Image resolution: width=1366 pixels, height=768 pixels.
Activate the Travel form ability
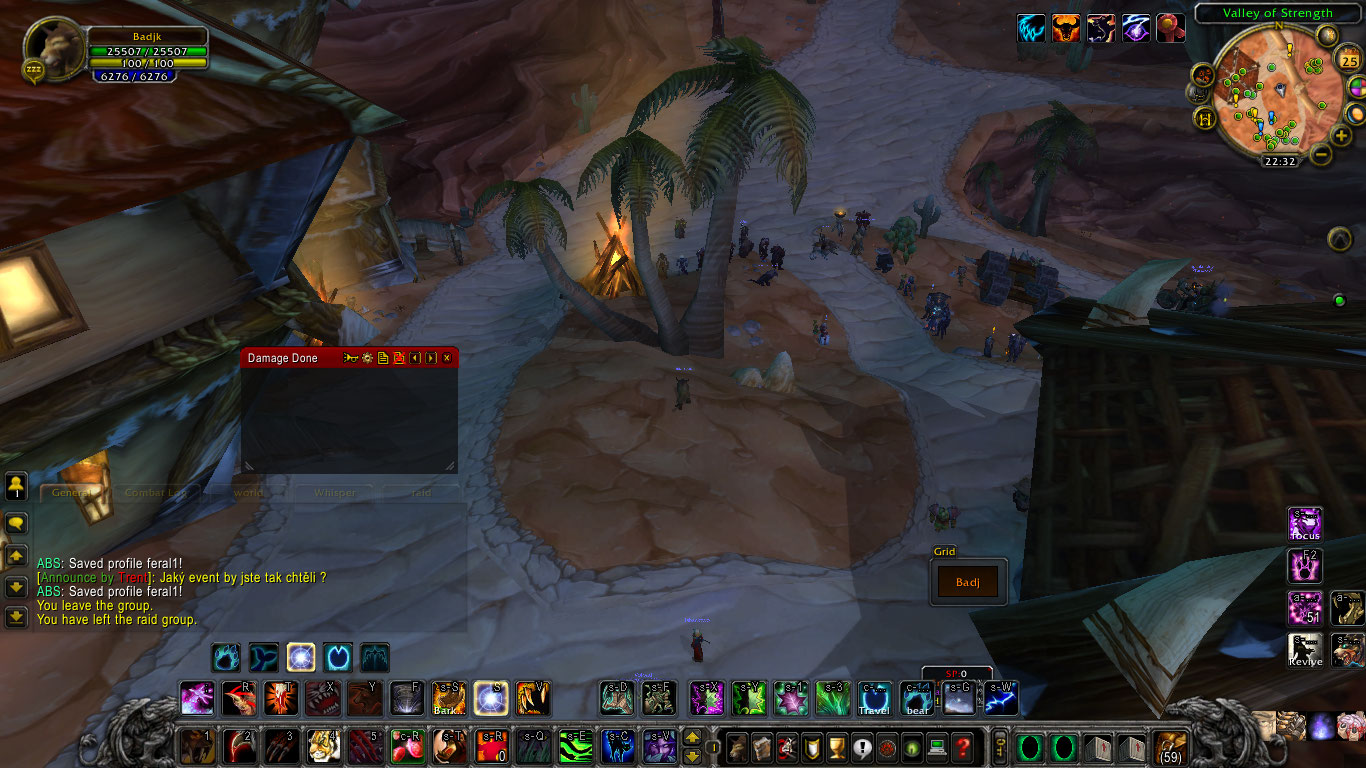[x=875, y=698]
